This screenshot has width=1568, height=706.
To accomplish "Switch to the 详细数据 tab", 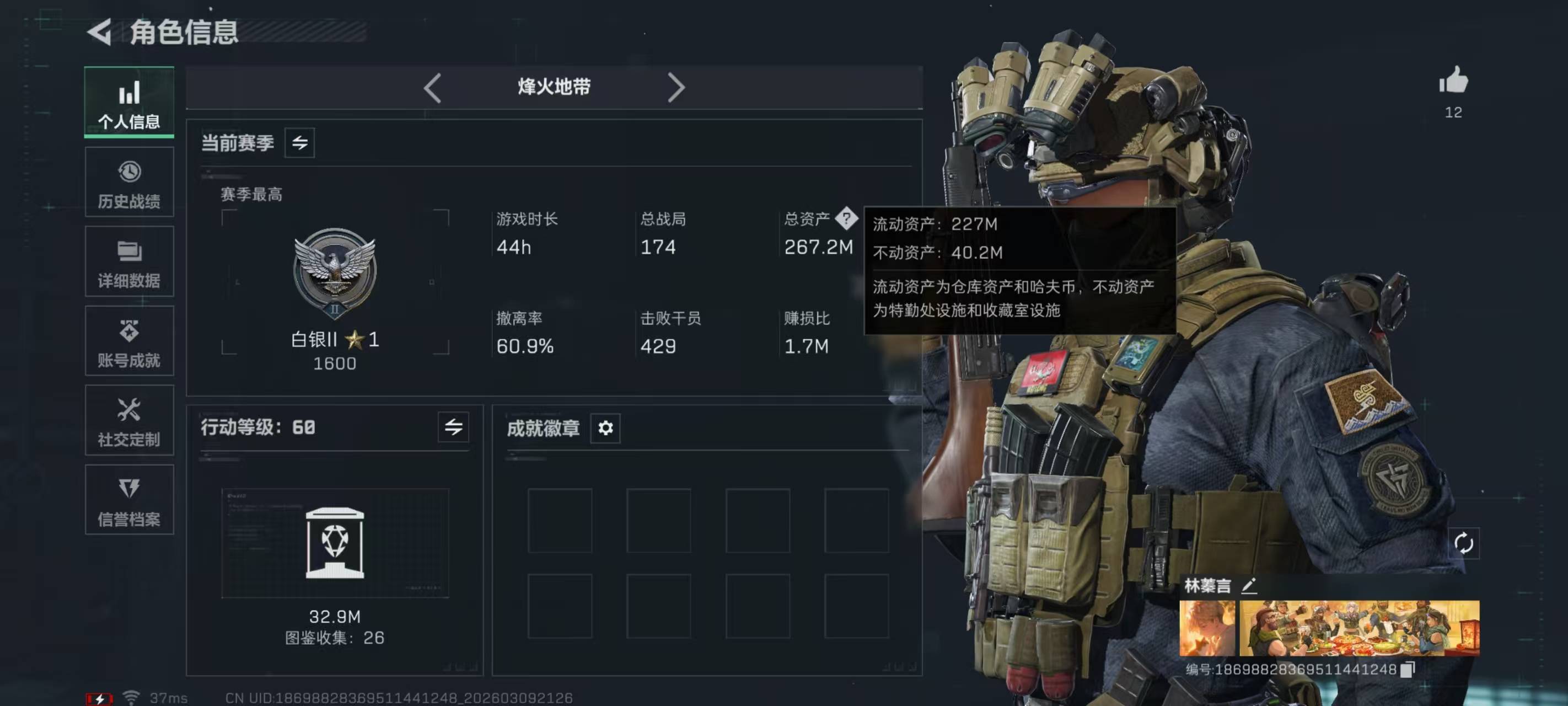I will (x=129, y=262).
